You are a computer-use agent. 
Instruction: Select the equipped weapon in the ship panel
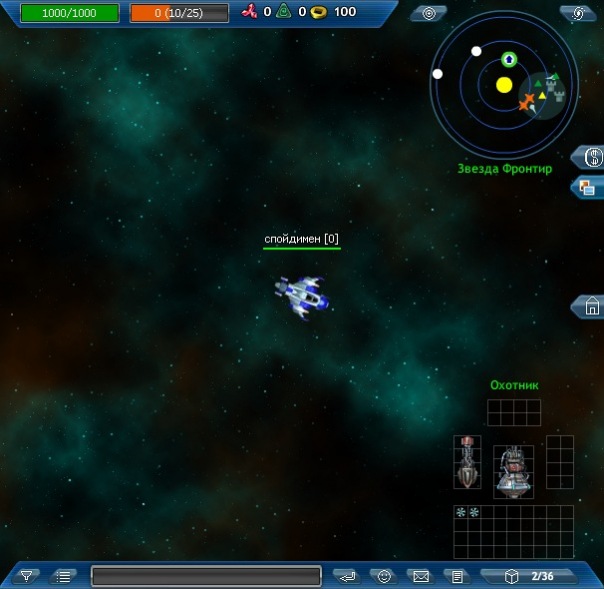point(467,463)
